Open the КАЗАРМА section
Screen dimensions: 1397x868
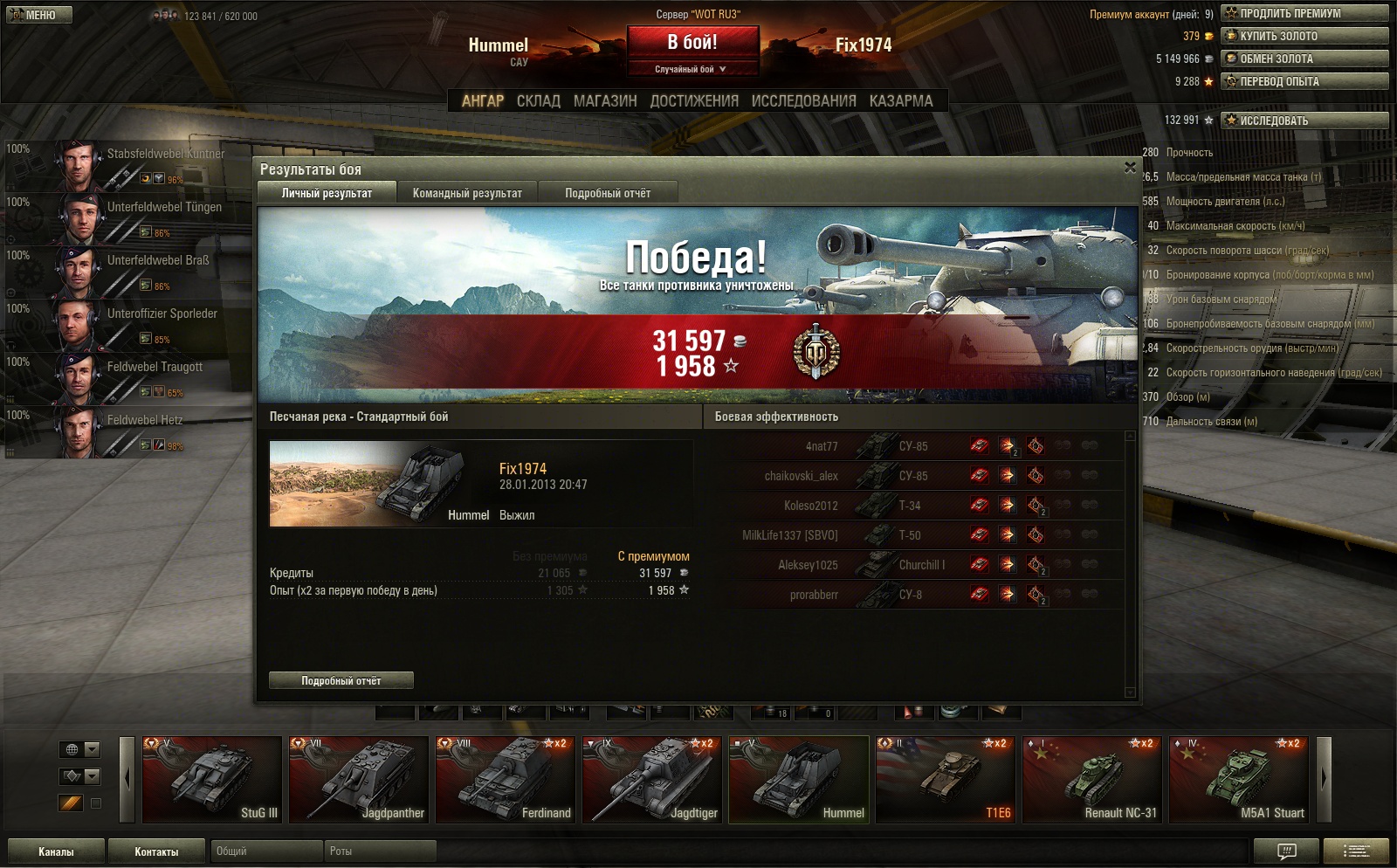901,100
